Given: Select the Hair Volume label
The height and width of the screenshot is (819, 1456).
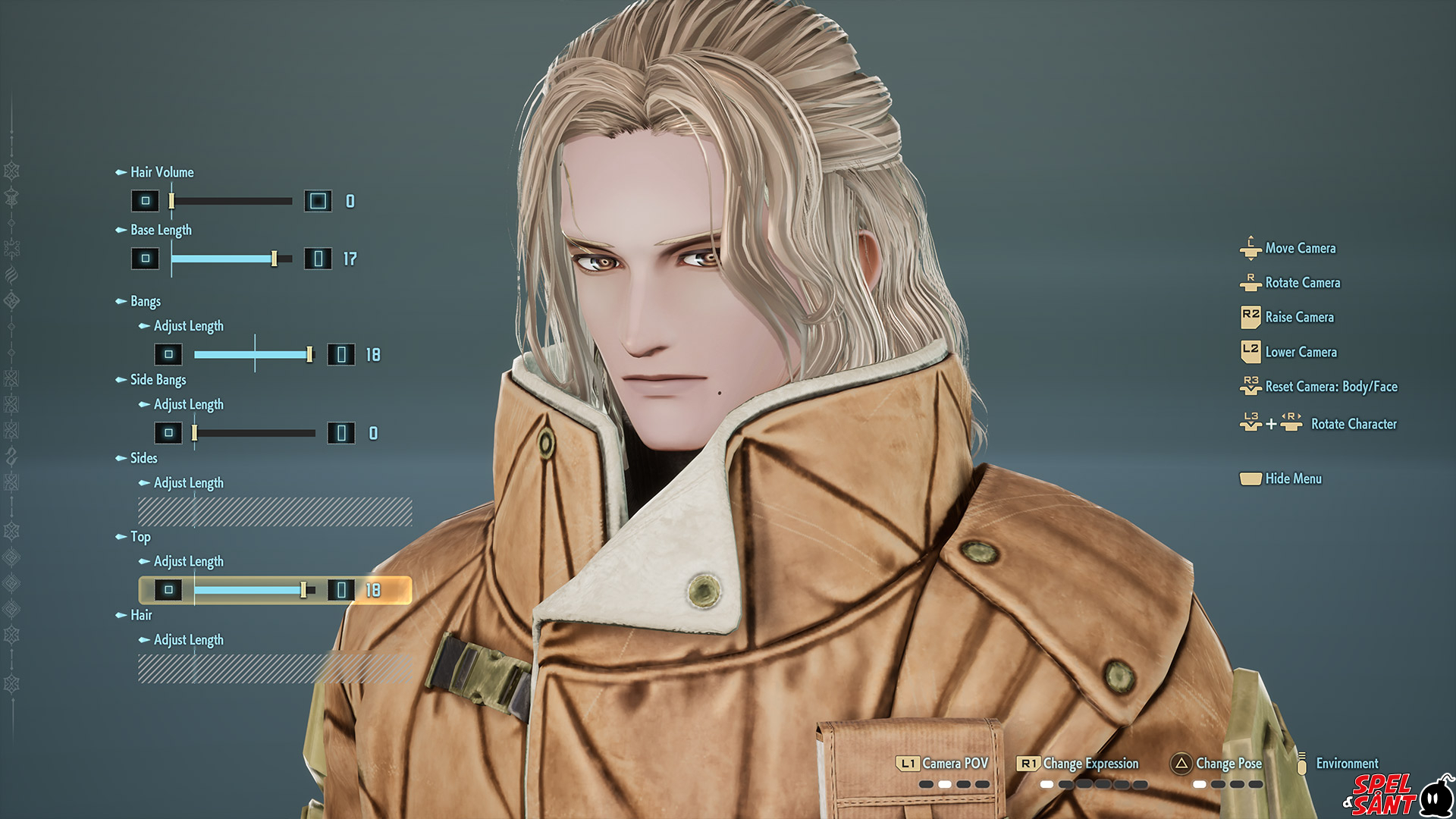Looking at the screenshot, I should tap(162, 172).
